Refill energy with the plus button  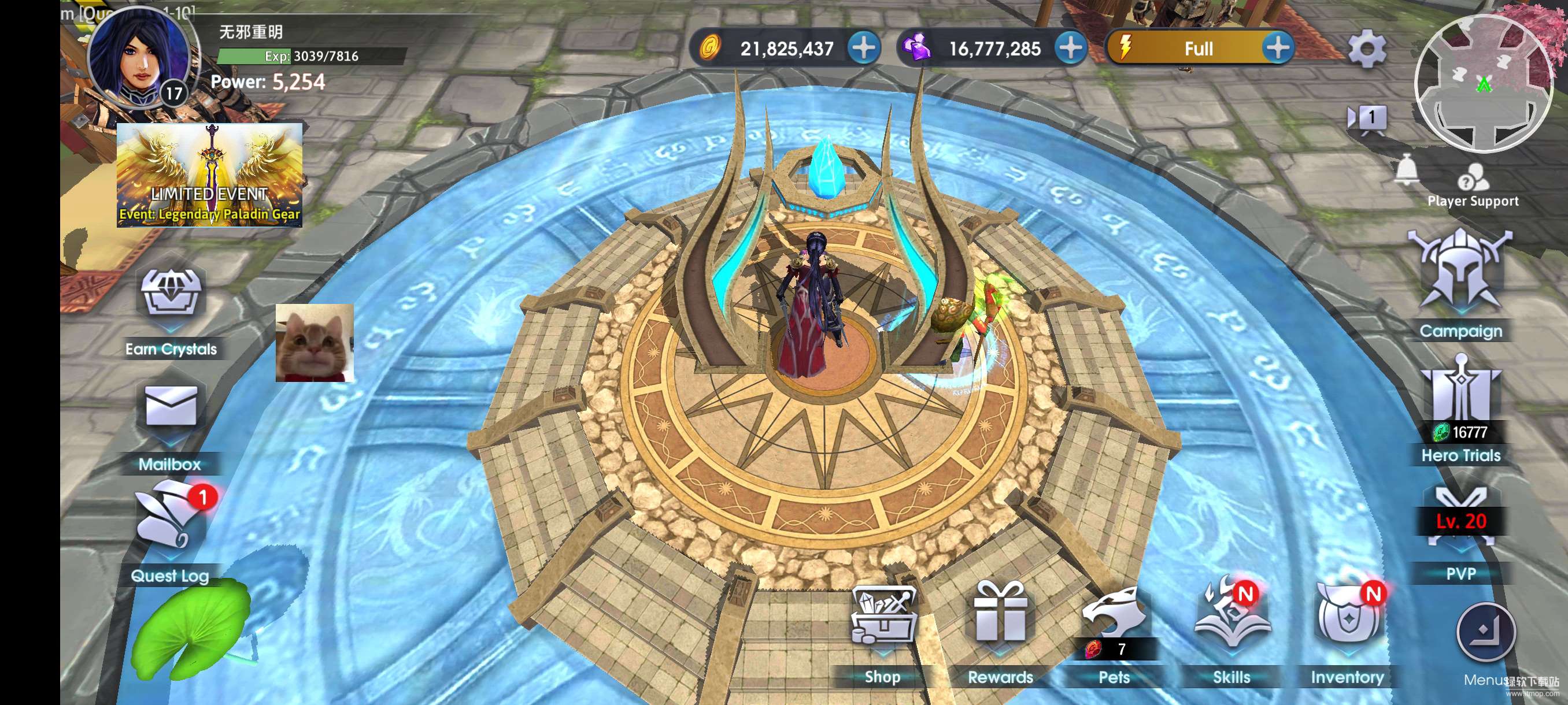(x=1277, y=48)
